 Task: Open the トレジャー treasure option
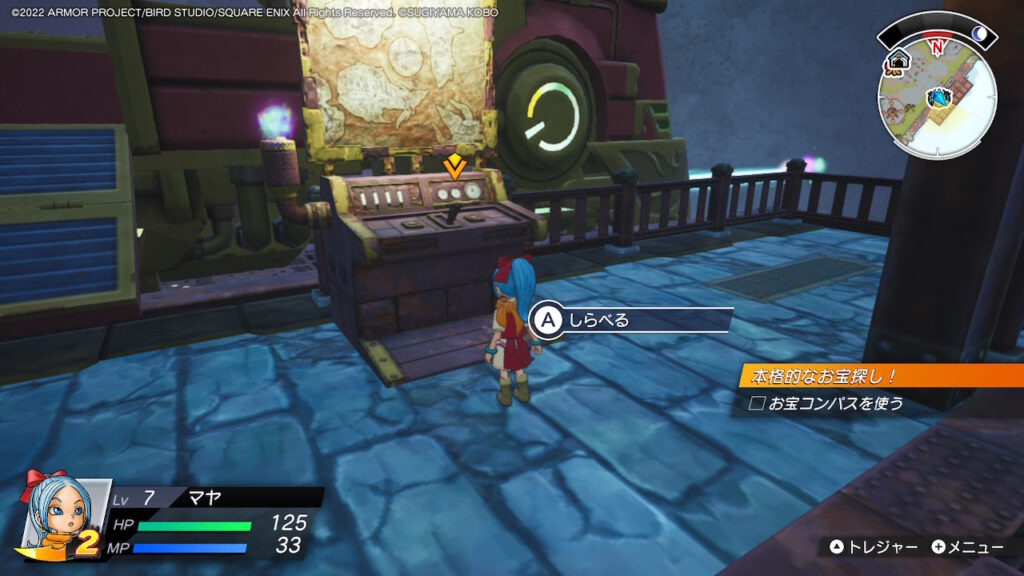point(873,547)
